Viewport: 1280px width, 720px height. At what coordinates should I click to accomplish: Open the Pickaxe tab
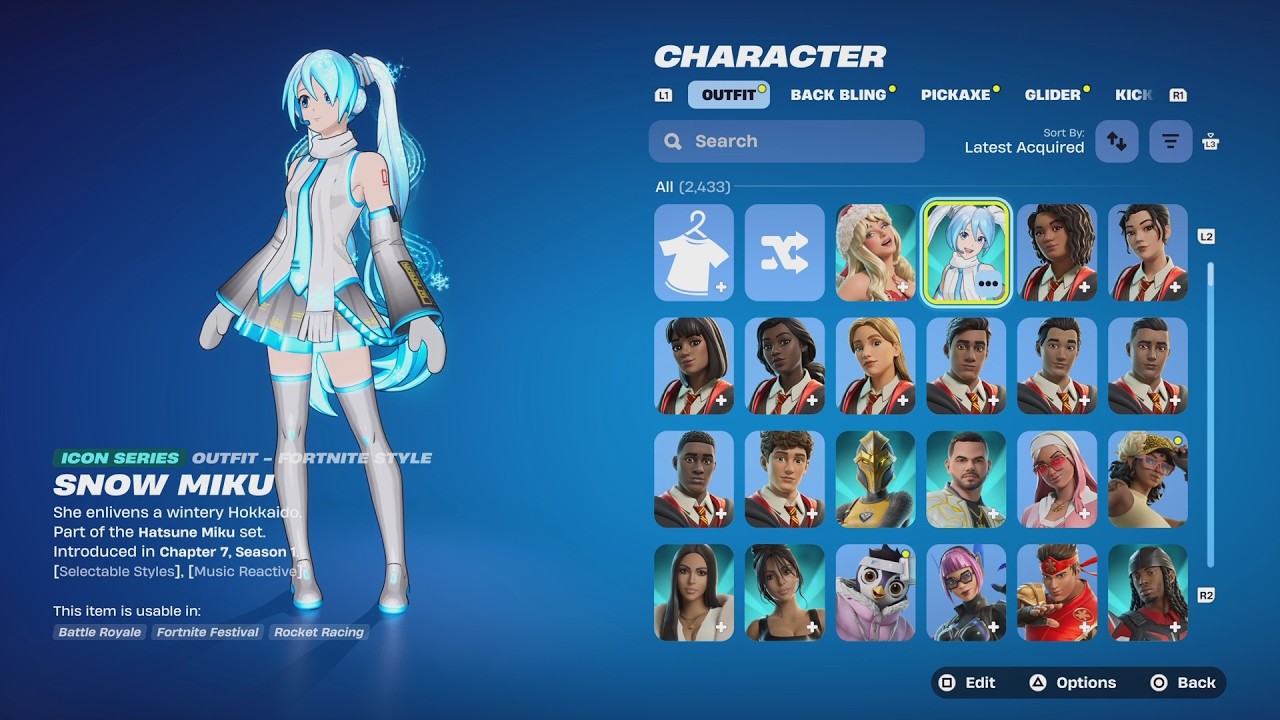(955, 95)
